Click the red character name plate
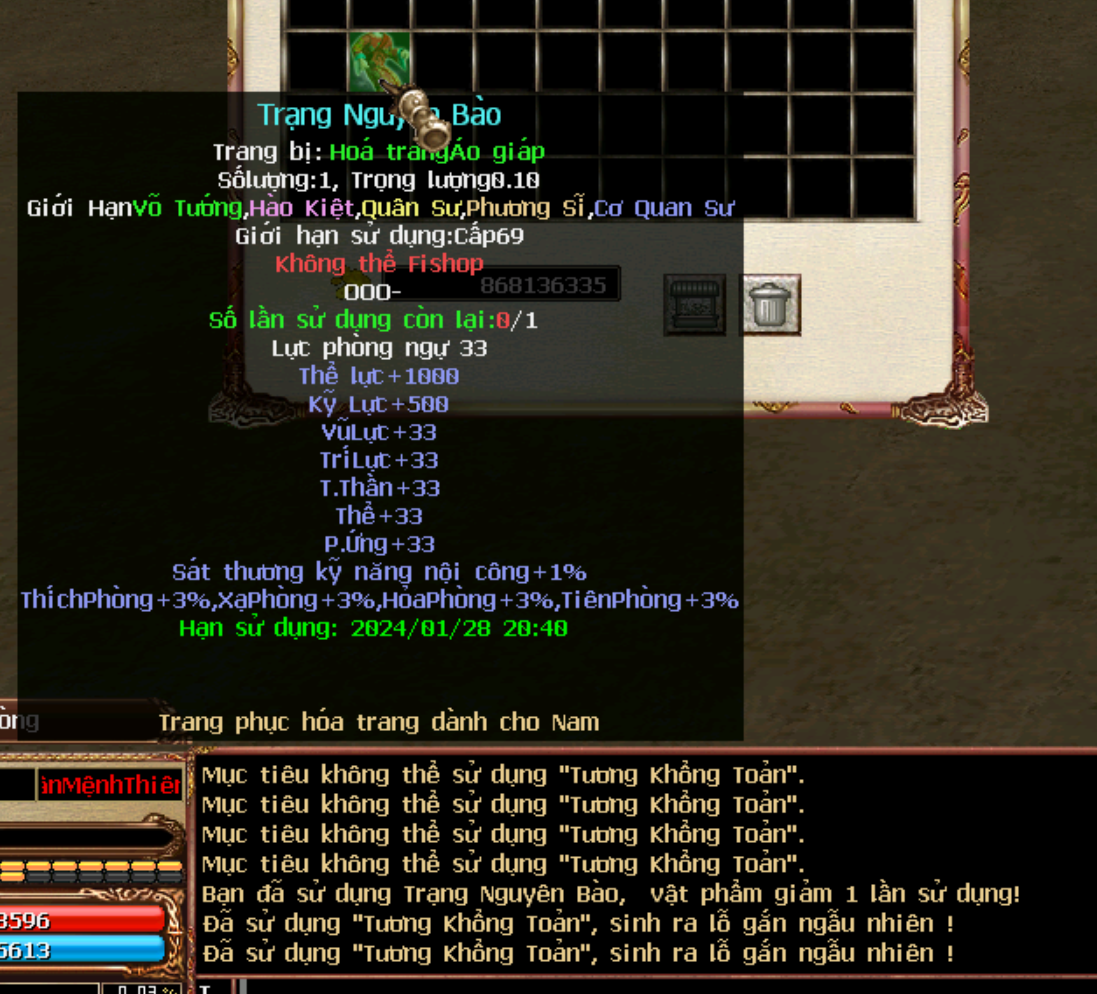The image size is (1097, 994). coord(110,785)
